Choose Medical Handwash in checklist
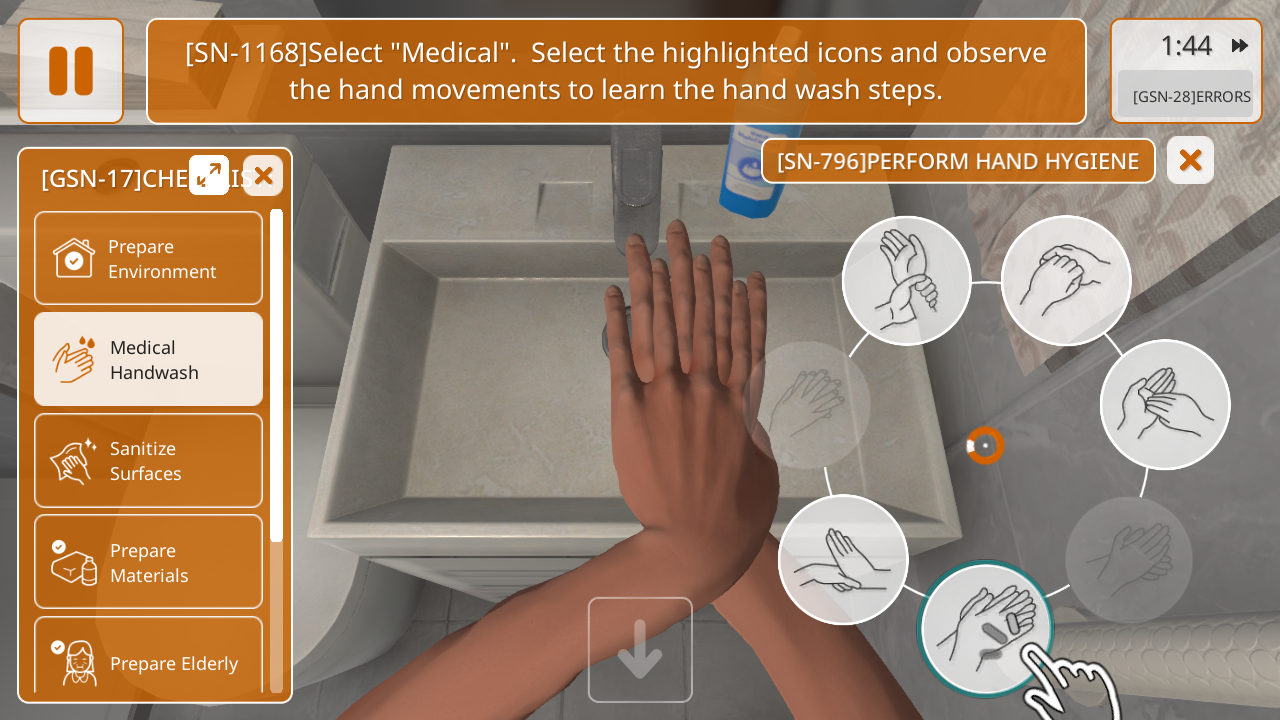1280x720 pixels. coord(148,359)
